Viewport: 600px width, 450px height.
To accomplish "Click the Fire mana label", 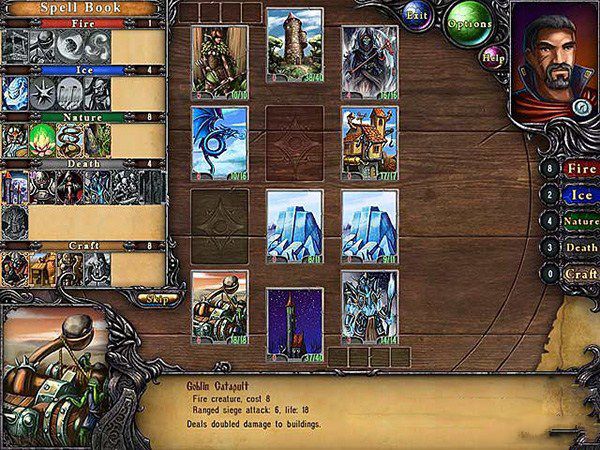I will (580, 169).
